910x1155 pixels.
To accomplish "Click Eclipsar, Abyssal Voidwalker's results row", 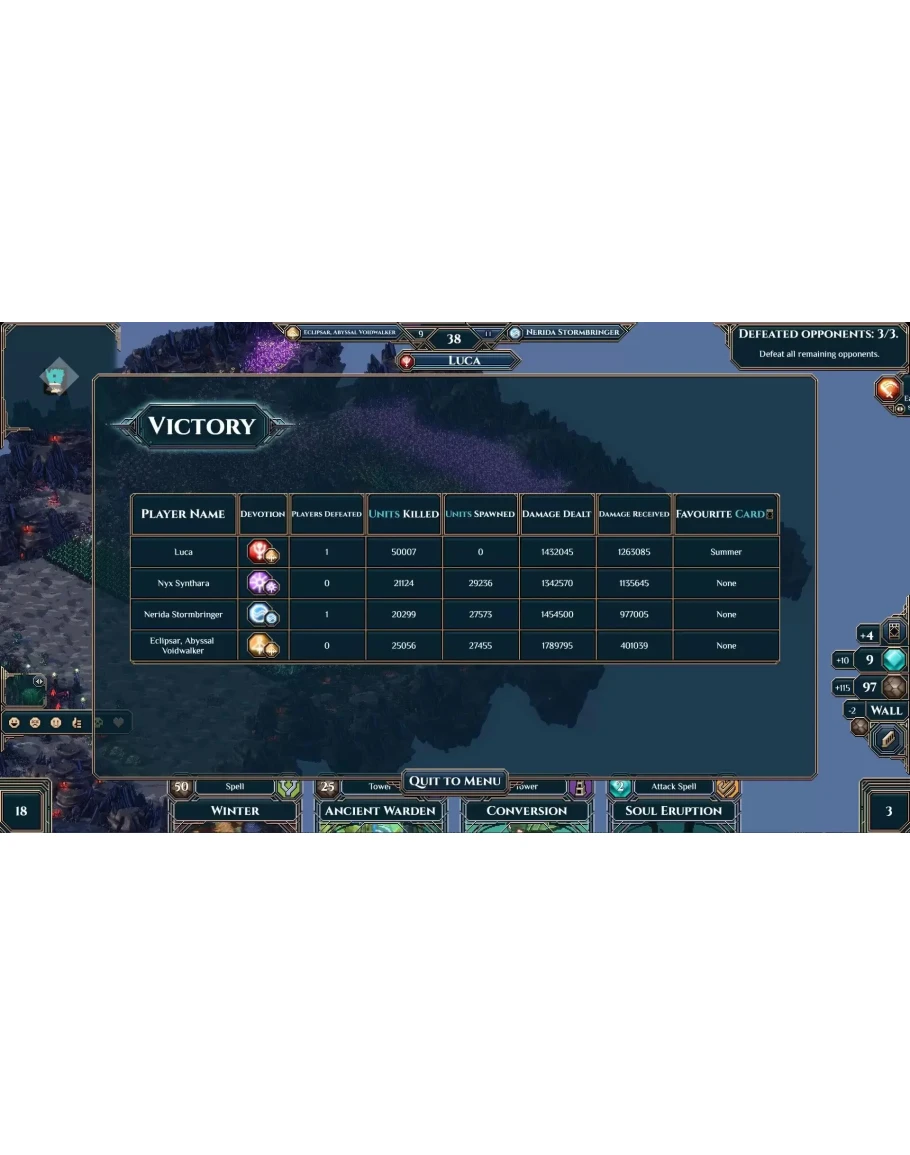I will click(x=455, y=646).
